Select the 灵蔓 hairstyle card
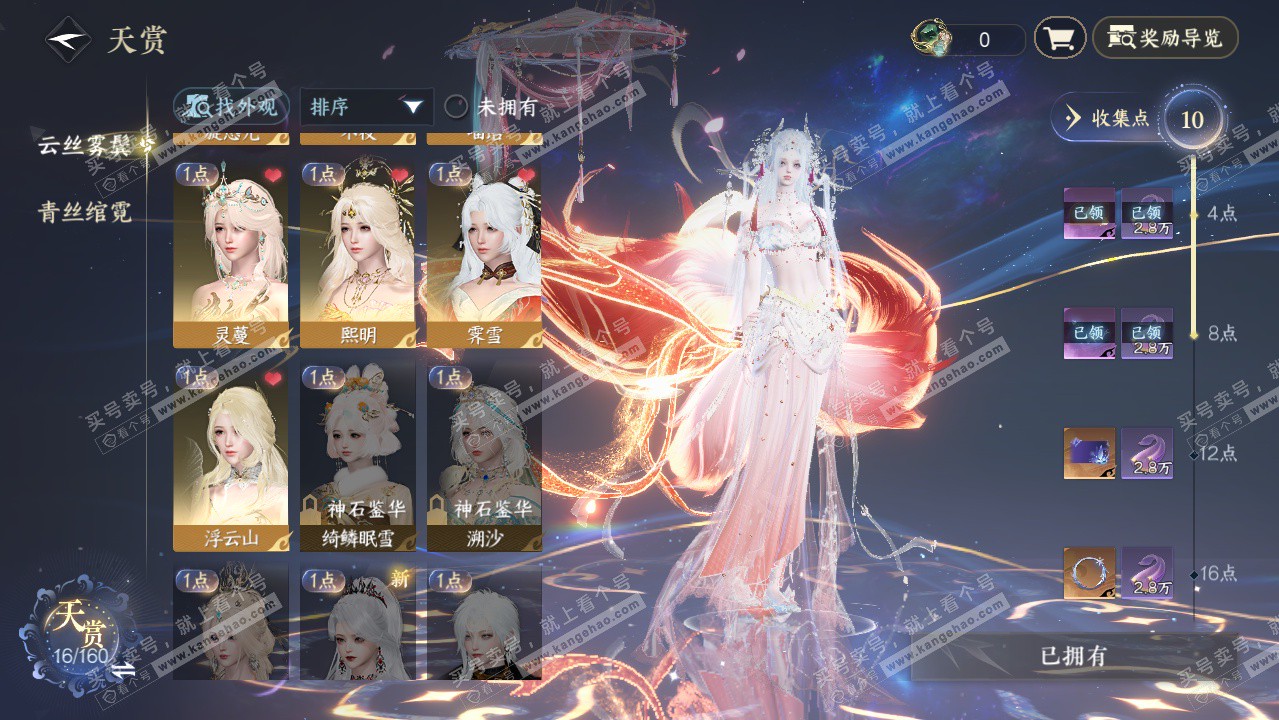This screenshot has height=720, width=1279. [x=230, y=255]
